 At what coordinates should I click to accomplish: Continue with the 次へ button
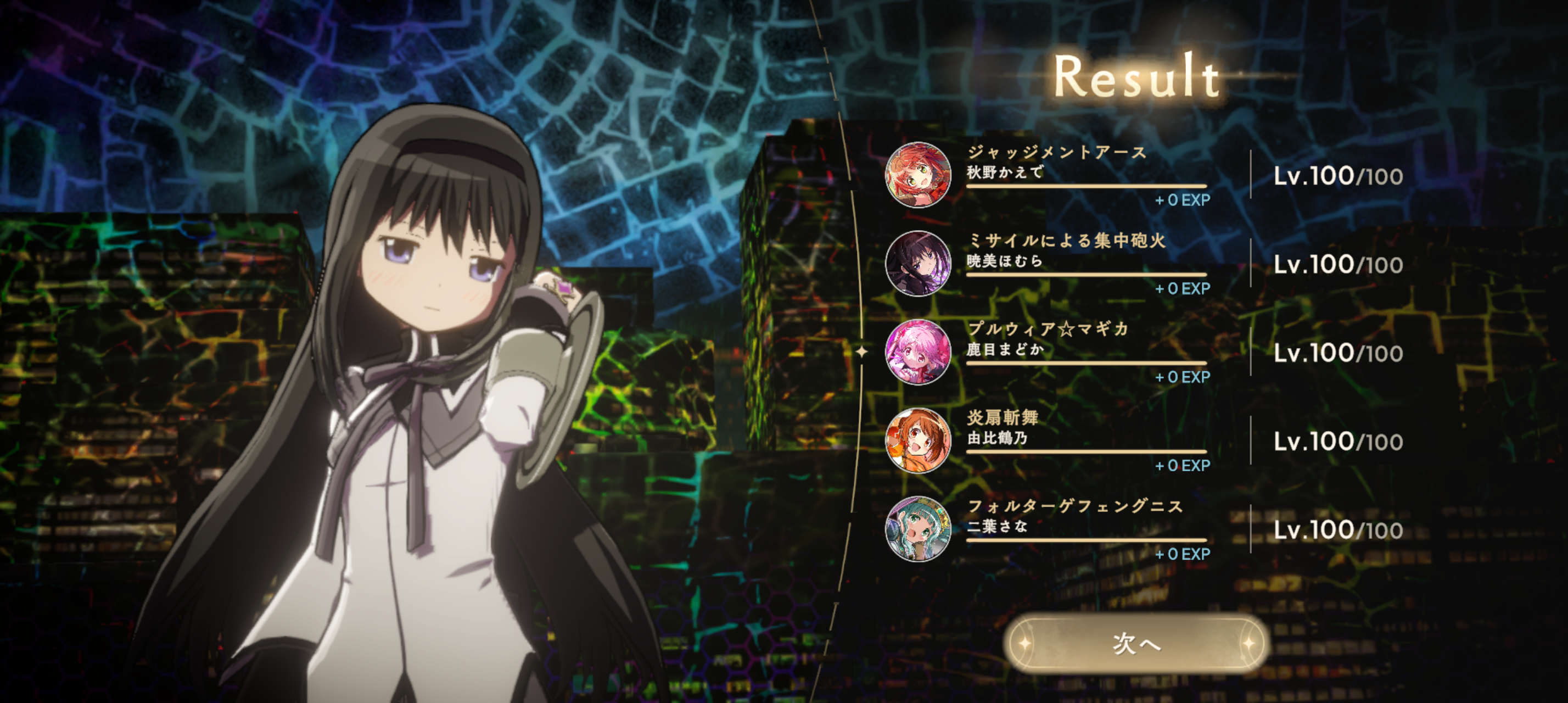(1136, 643)
